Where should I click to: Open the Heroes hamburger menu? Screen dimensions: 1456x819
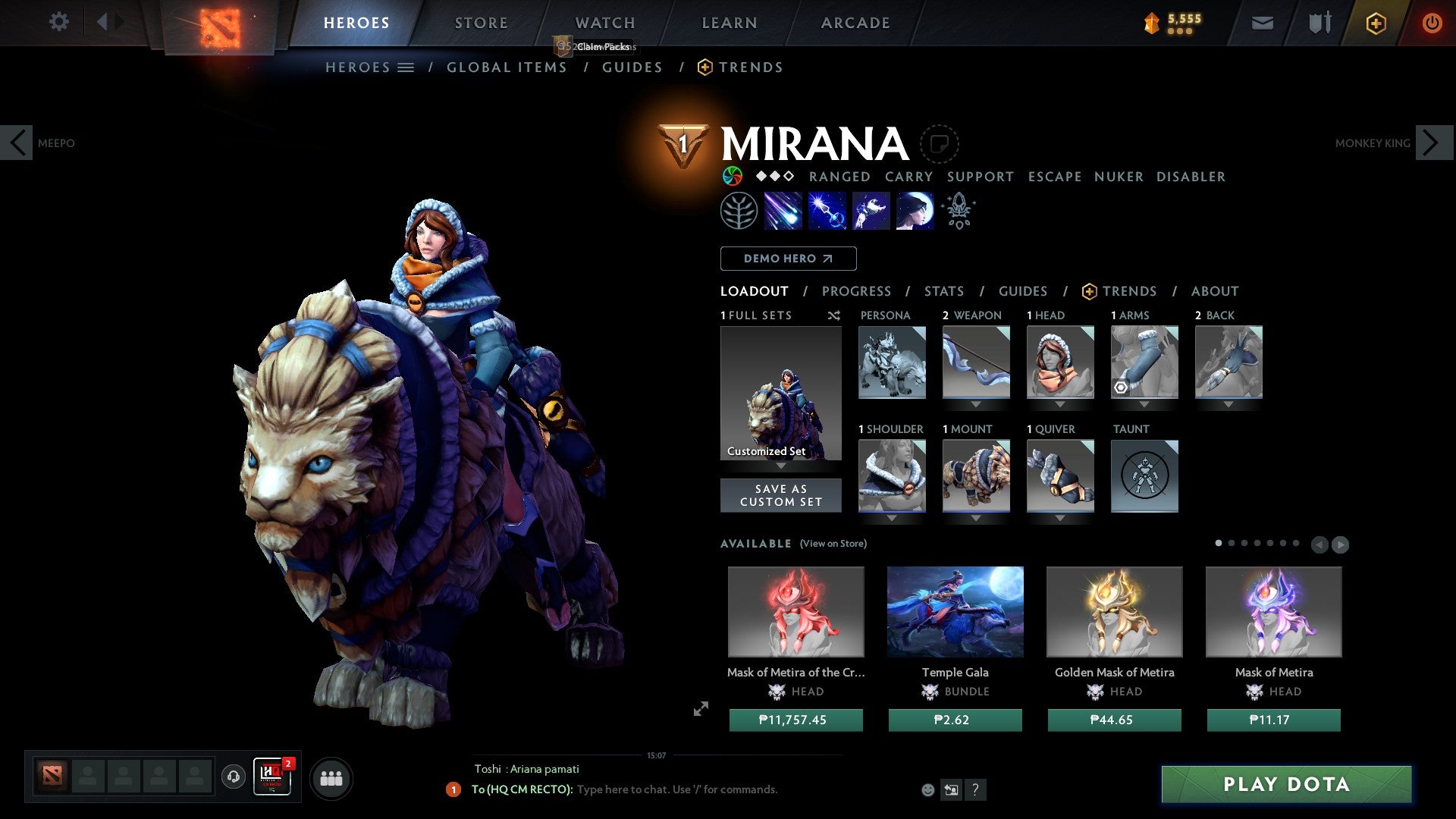click(x=406, y=67)
